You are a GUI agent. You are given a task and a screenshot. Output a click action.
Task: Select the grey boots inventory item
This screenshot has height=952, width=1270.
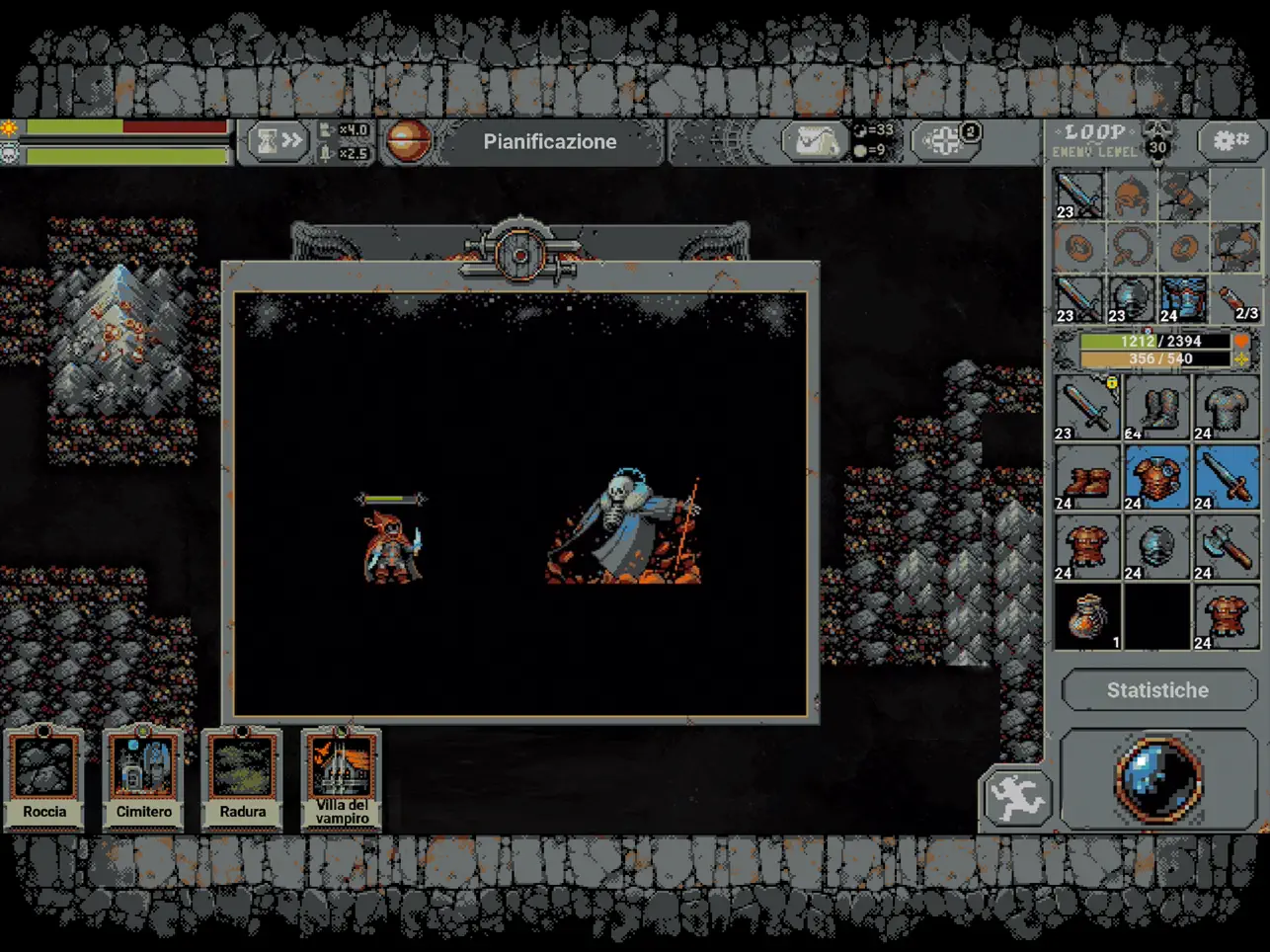(1156, 407)
